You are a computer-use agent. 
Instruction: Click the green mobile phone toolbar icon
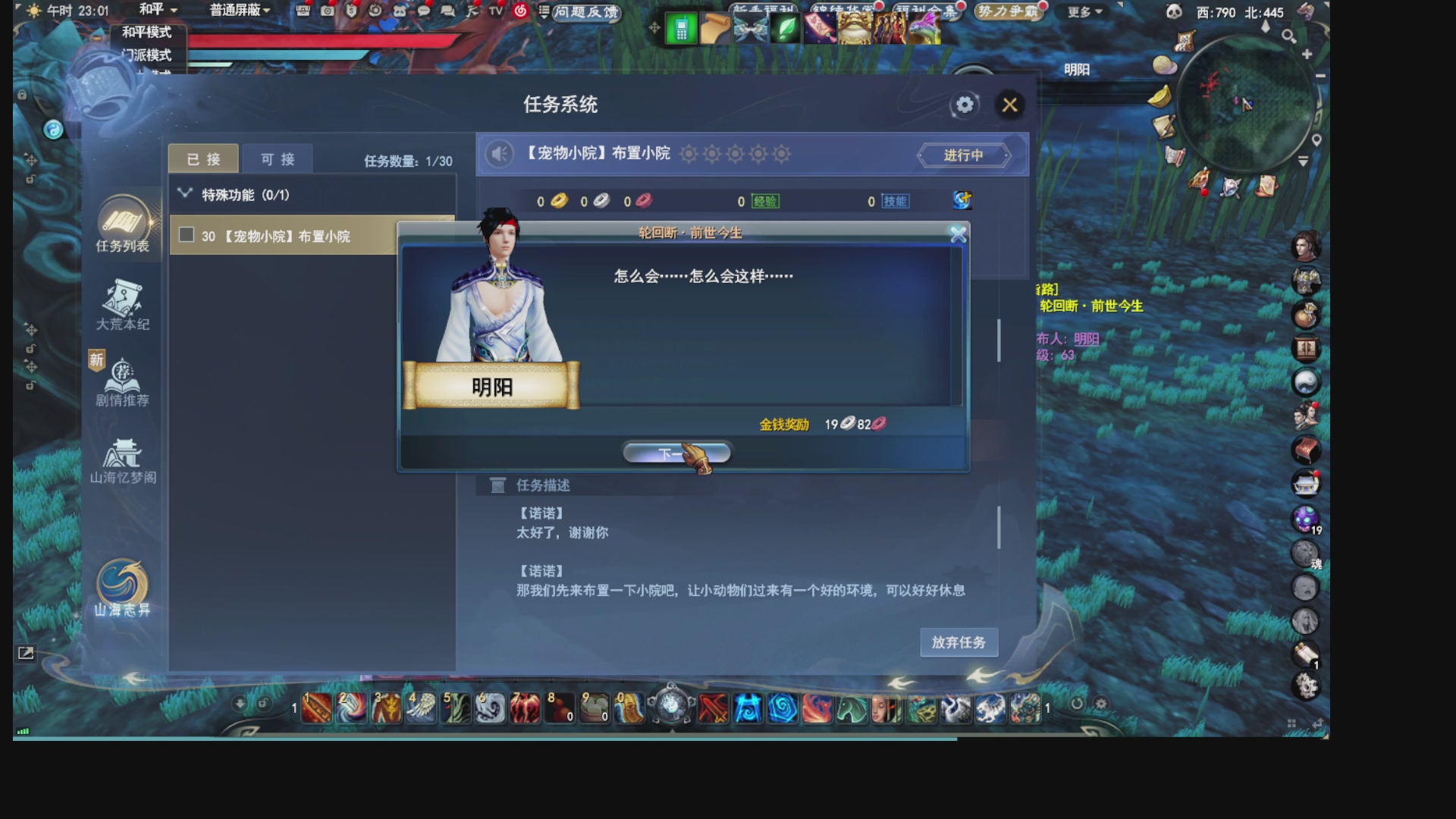pos(680,28)
